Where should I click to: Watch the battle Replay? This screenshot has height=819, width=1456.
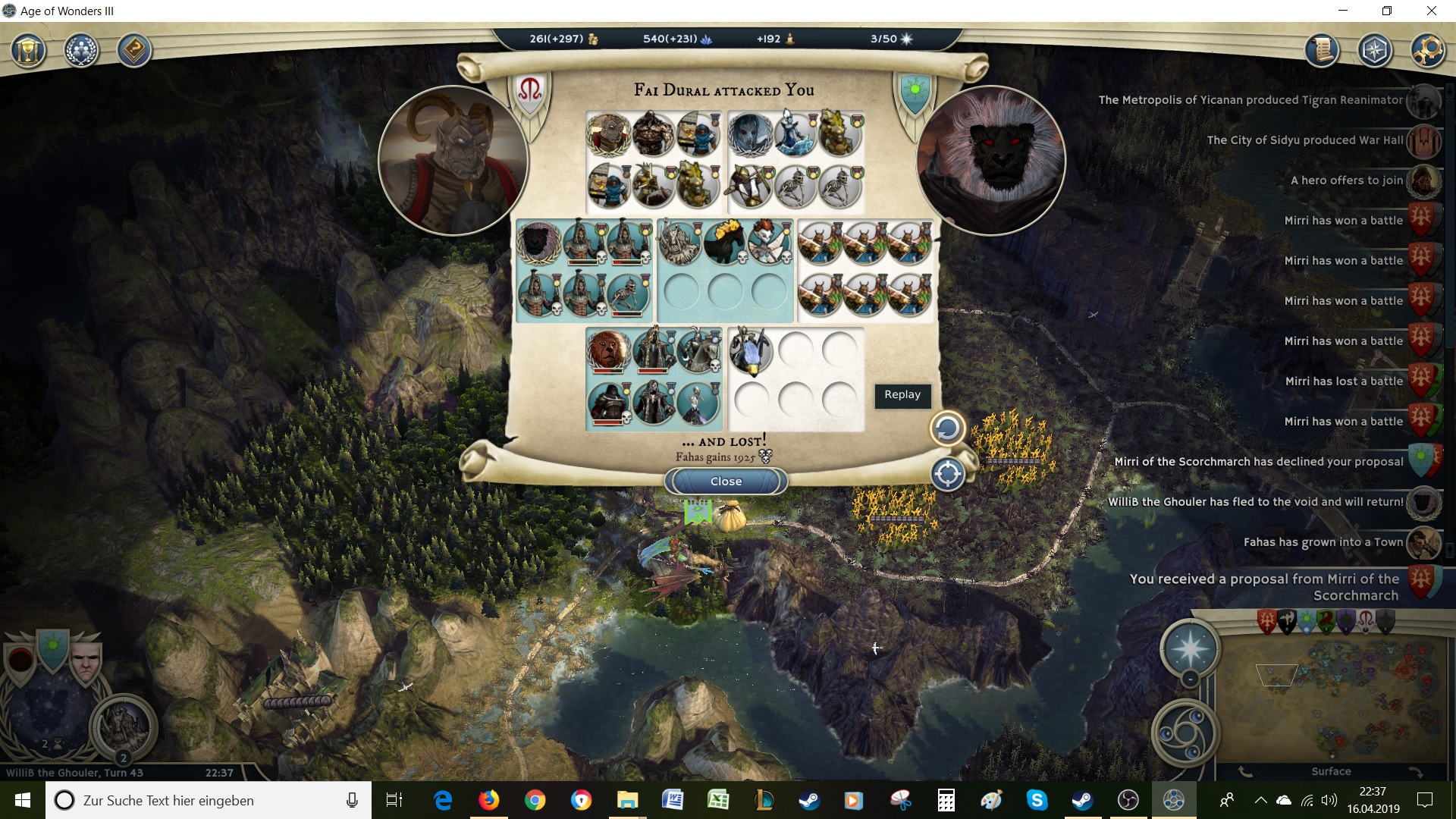(902, 395)
